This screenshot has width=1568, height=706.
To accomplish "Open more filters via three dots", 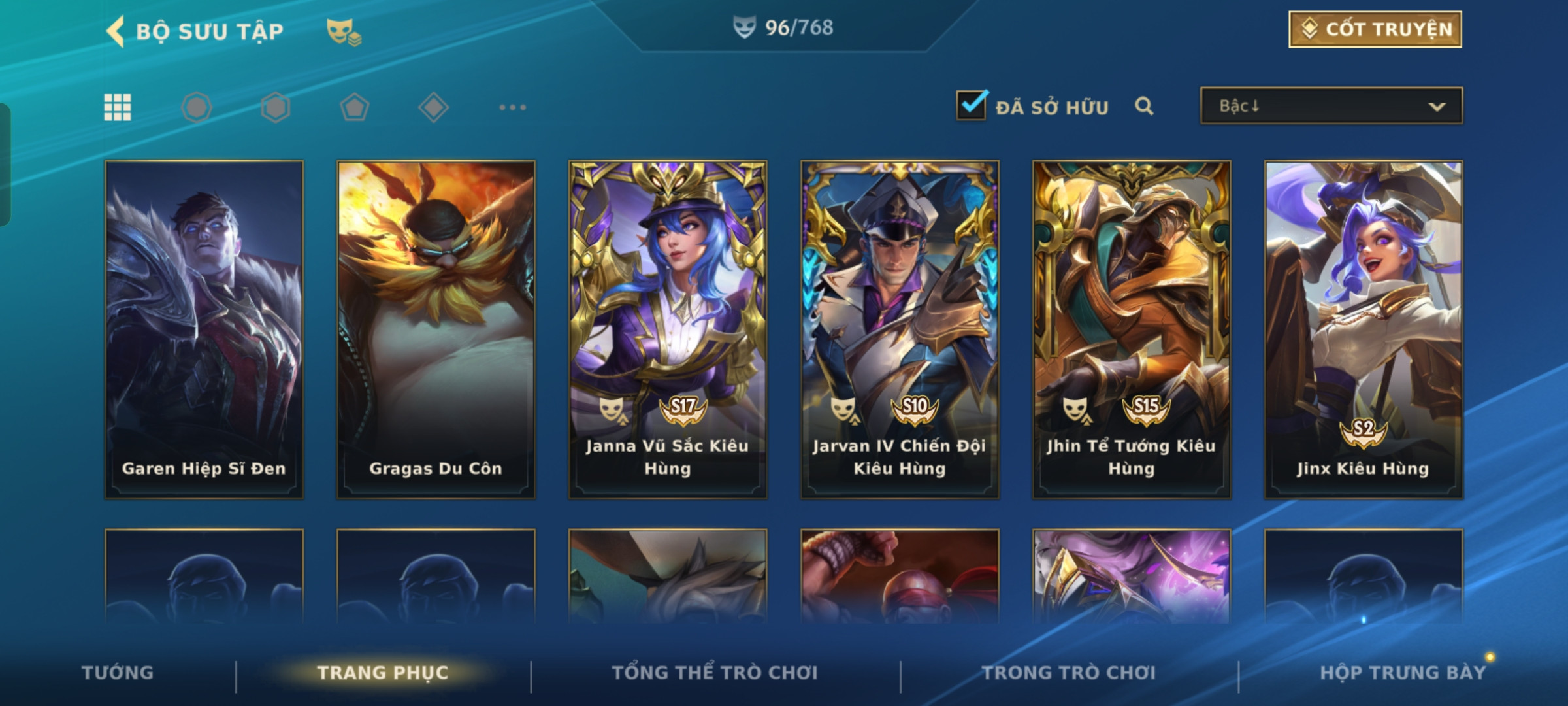I will 512,107.
